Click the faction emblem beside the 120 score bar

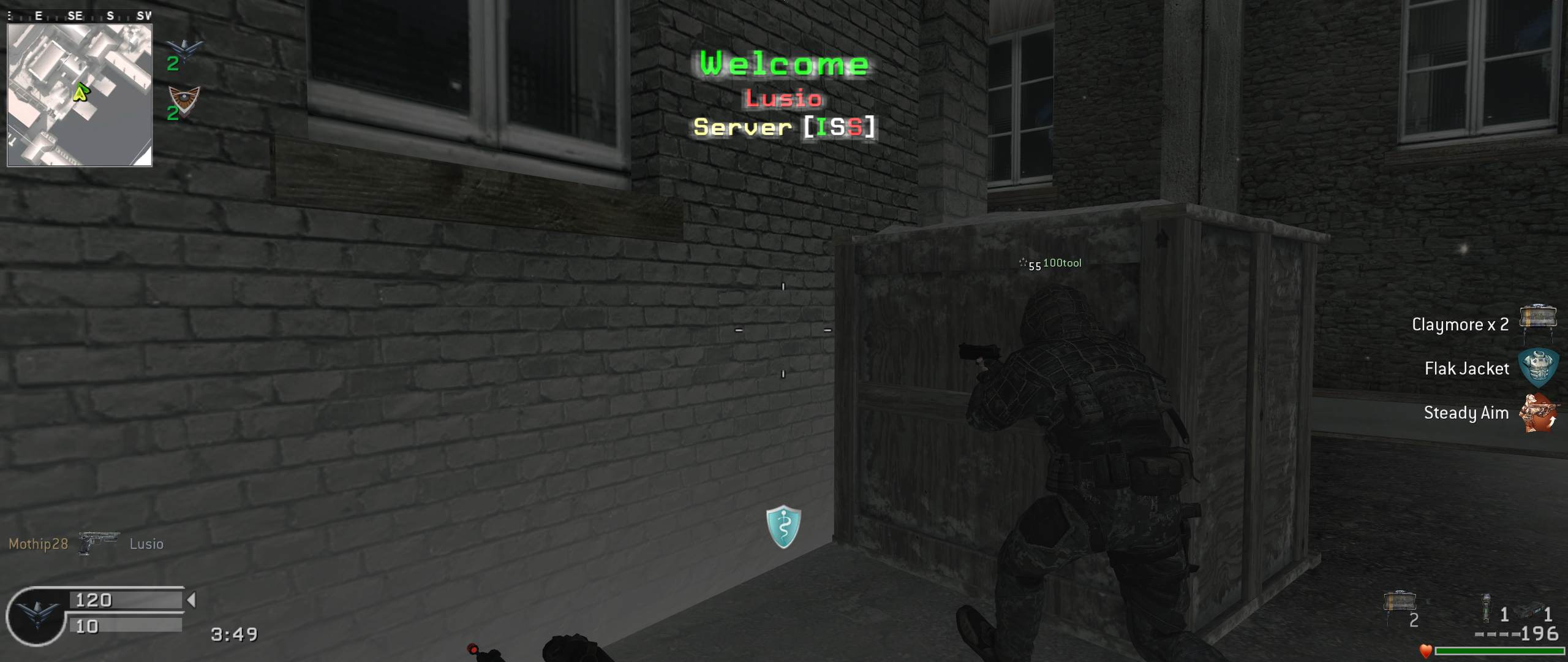pyautogui.click(x=37, y=614)
